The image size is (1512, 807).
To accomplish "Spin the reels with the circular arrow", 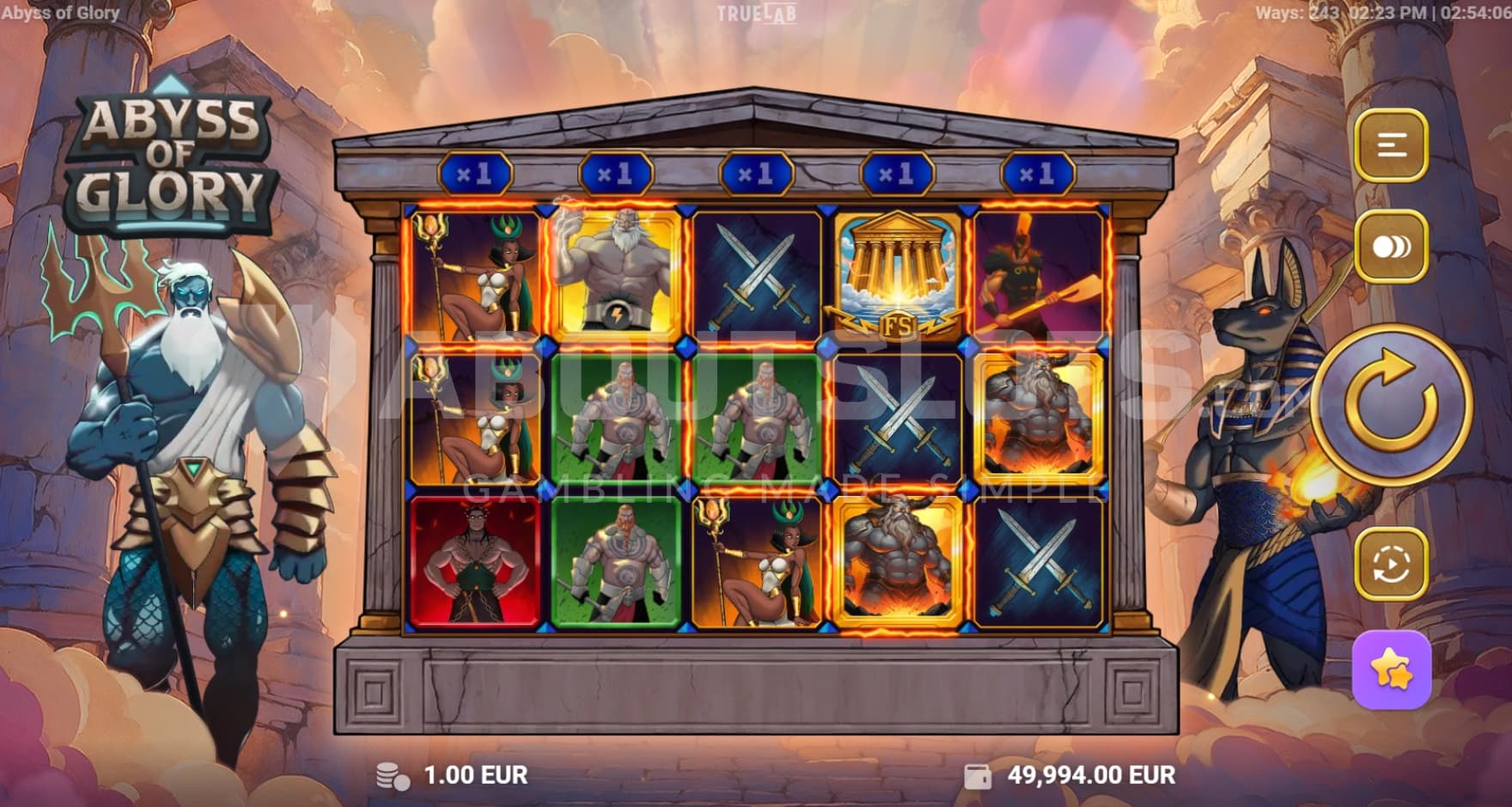I will [x=1390, y=404].
